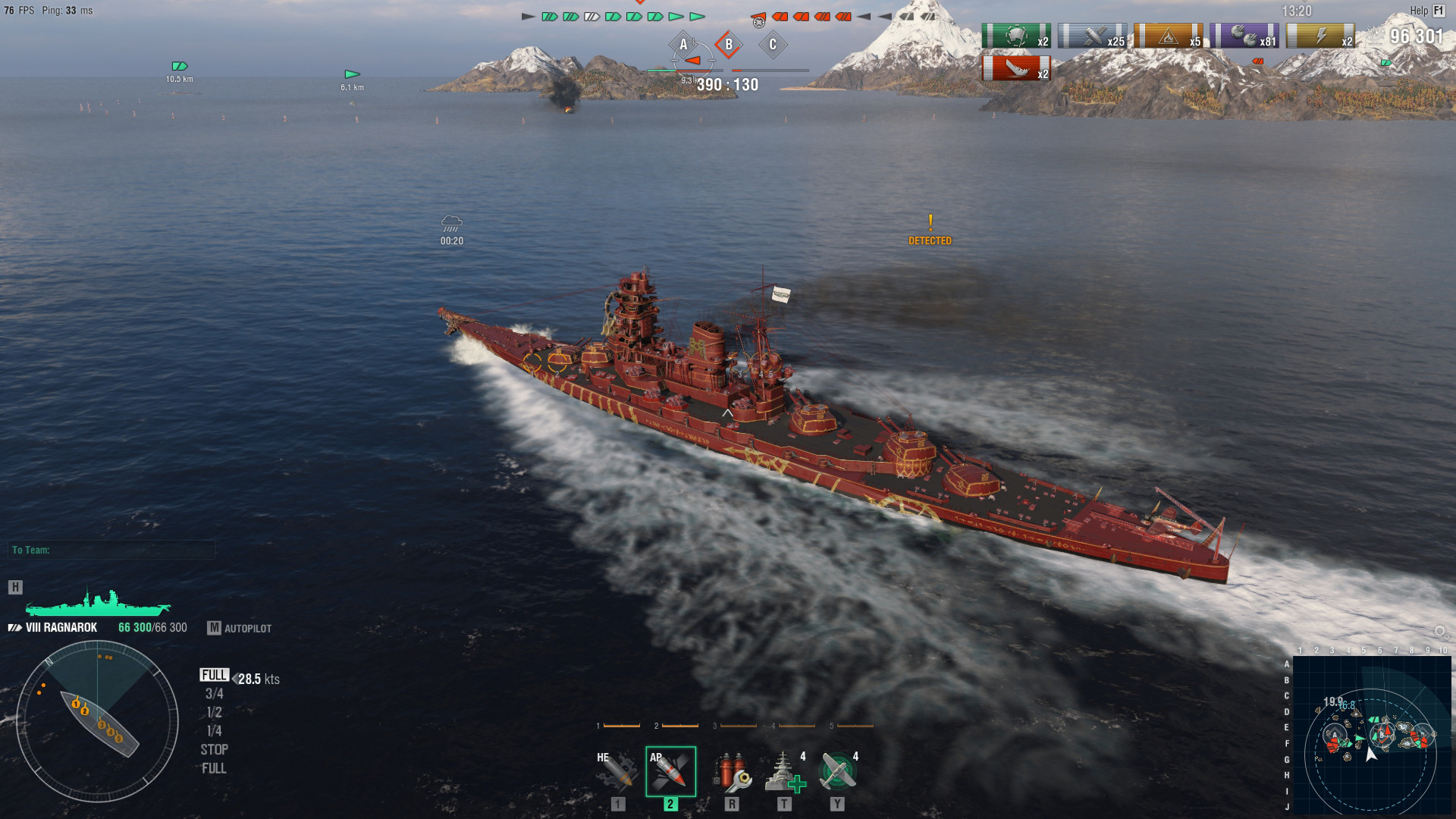Screen dimensions: 1456x819
Task: Use the Repair Party consumable
Action: tap(784, 772)
